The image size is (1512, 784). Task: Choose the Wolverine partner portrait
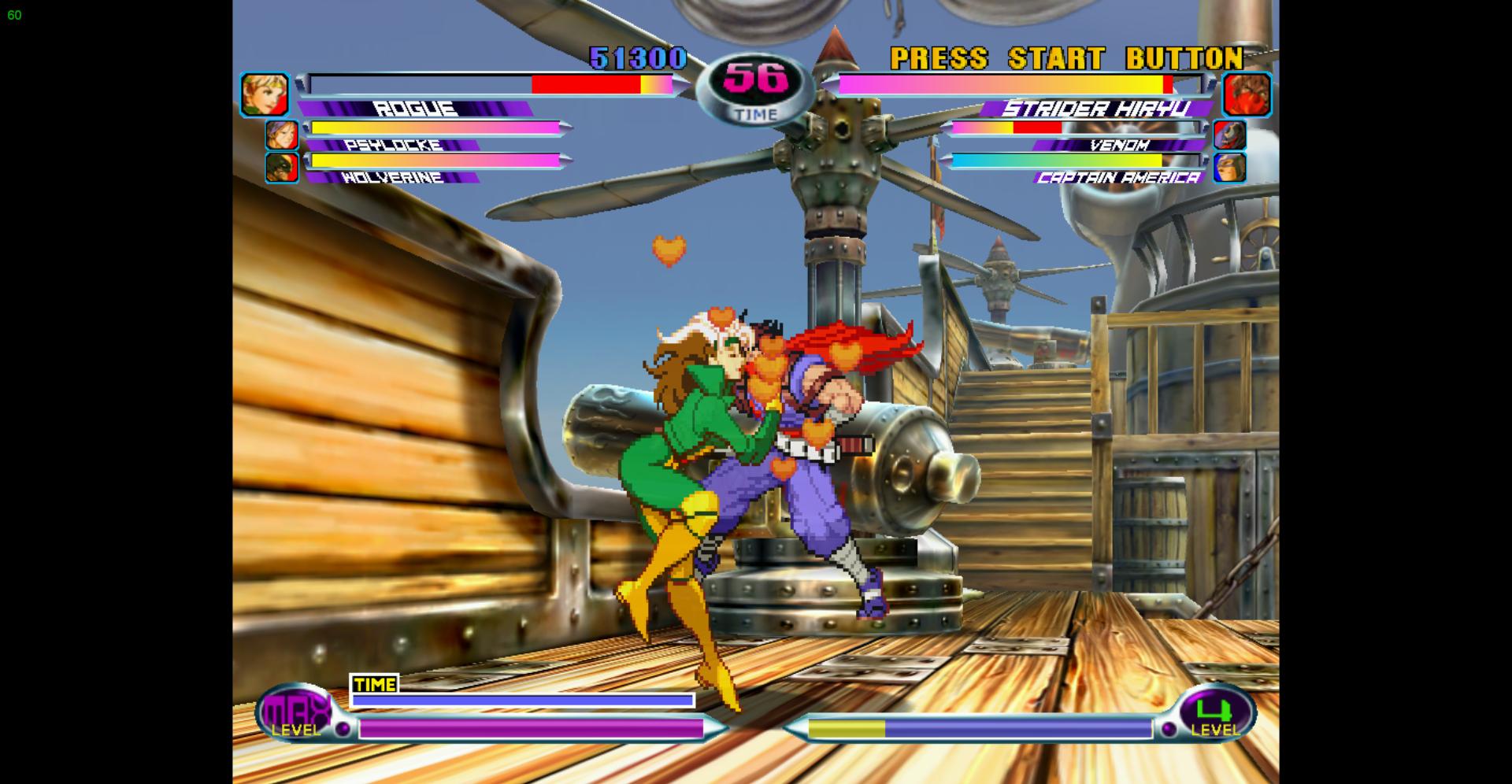[281, 167]
